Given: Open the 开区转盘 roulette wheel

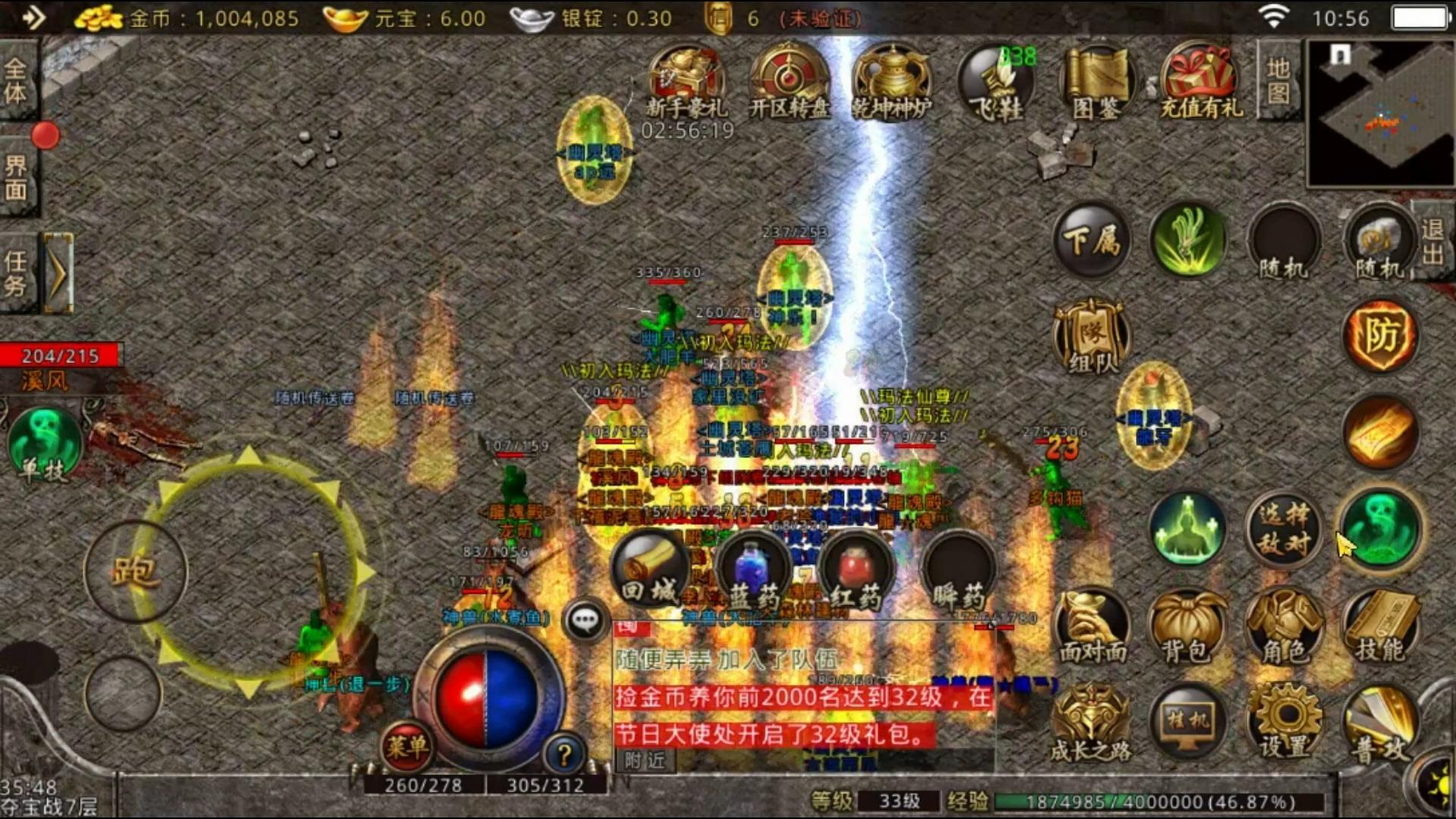Looking at the screenshot, I should (789, 82).
